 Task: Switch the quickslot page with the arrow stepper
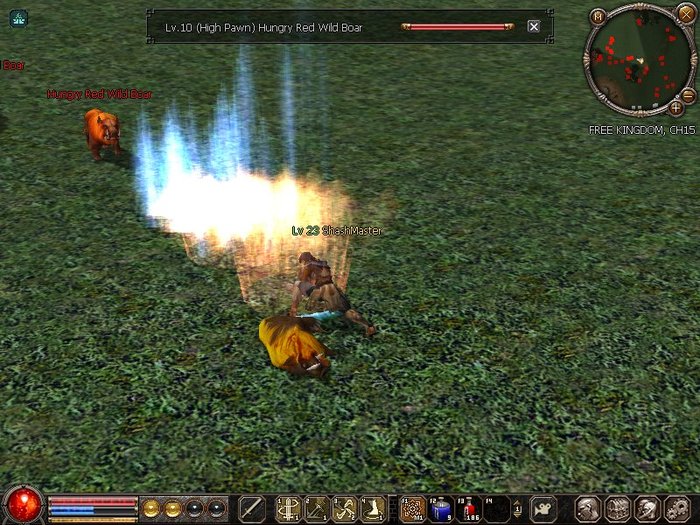(x=518, y=508)
